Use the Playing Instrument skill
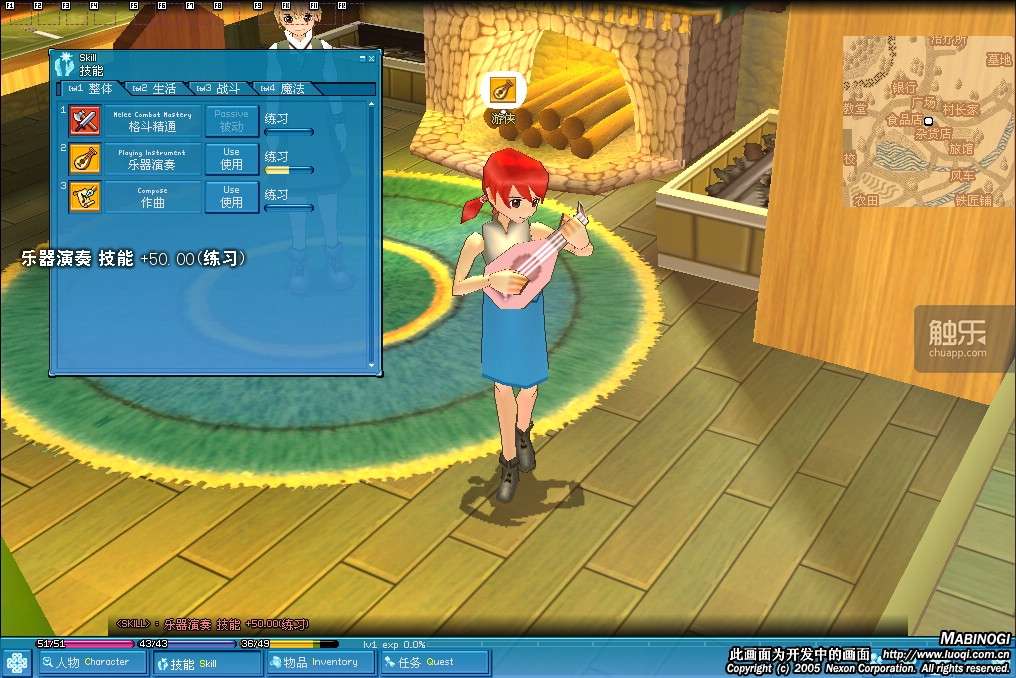The image size is (1016, 678). (232, 159)
